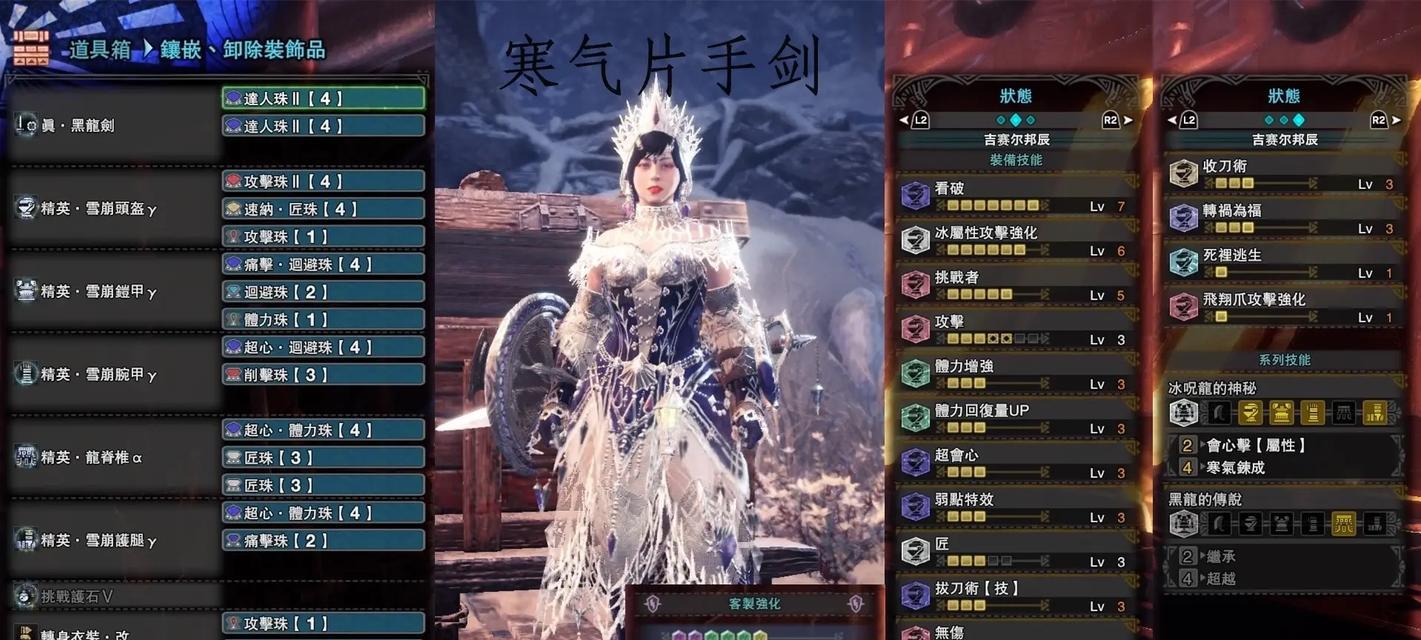
Task: Select the 超心・迴避珠【4】 jewel
Action: click(323, 347)
